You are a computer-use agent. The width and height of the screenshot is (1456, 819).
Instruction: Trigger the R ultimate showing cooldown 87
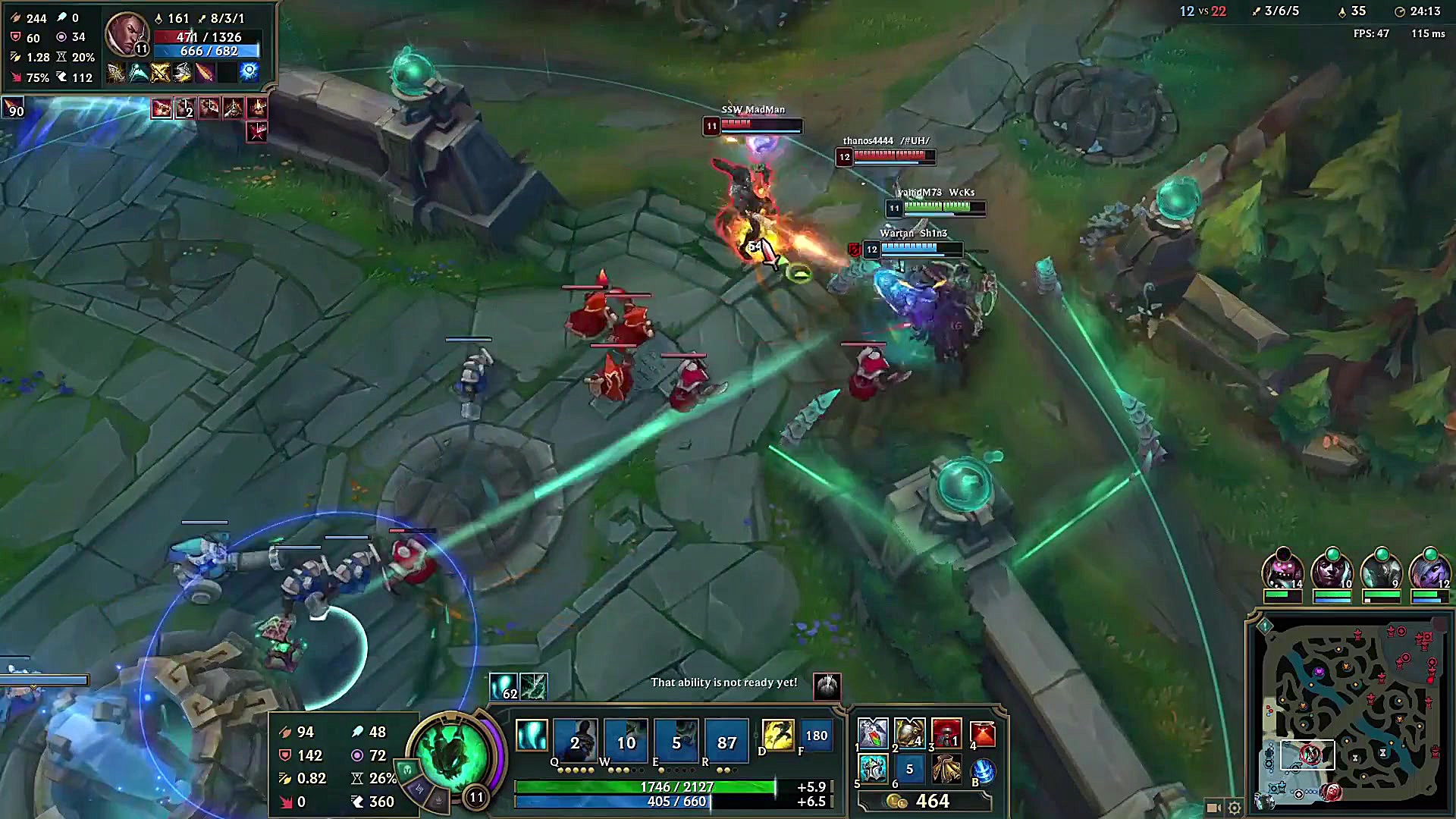pyautogui.click(x=726, y=739)
